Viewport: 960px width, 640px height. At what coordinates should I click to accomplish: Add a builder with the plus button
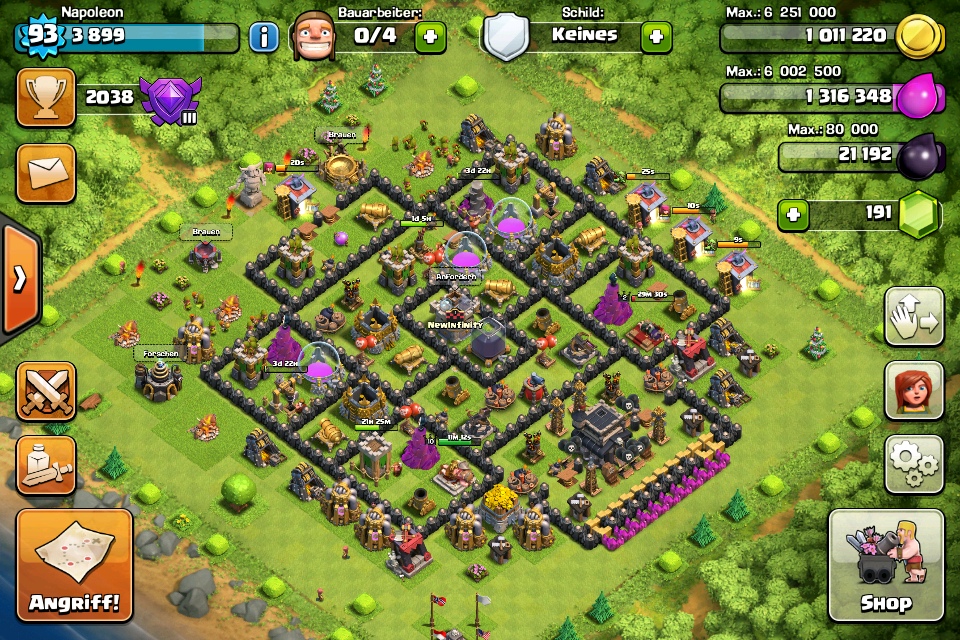(430, 37)
